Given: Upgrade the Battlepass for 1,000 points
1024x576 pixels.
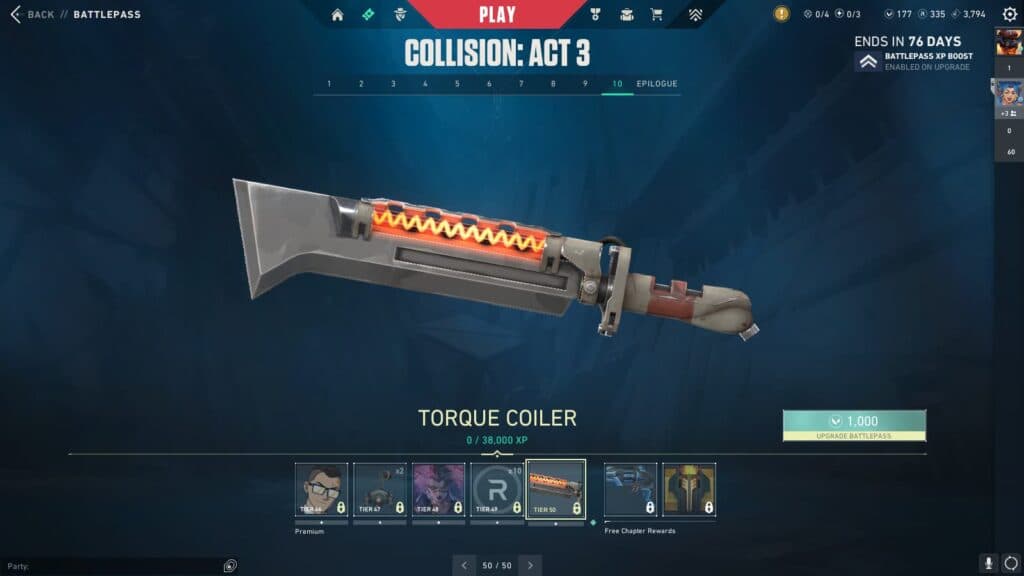Looking at the screenshot, I should click(854, 425).
